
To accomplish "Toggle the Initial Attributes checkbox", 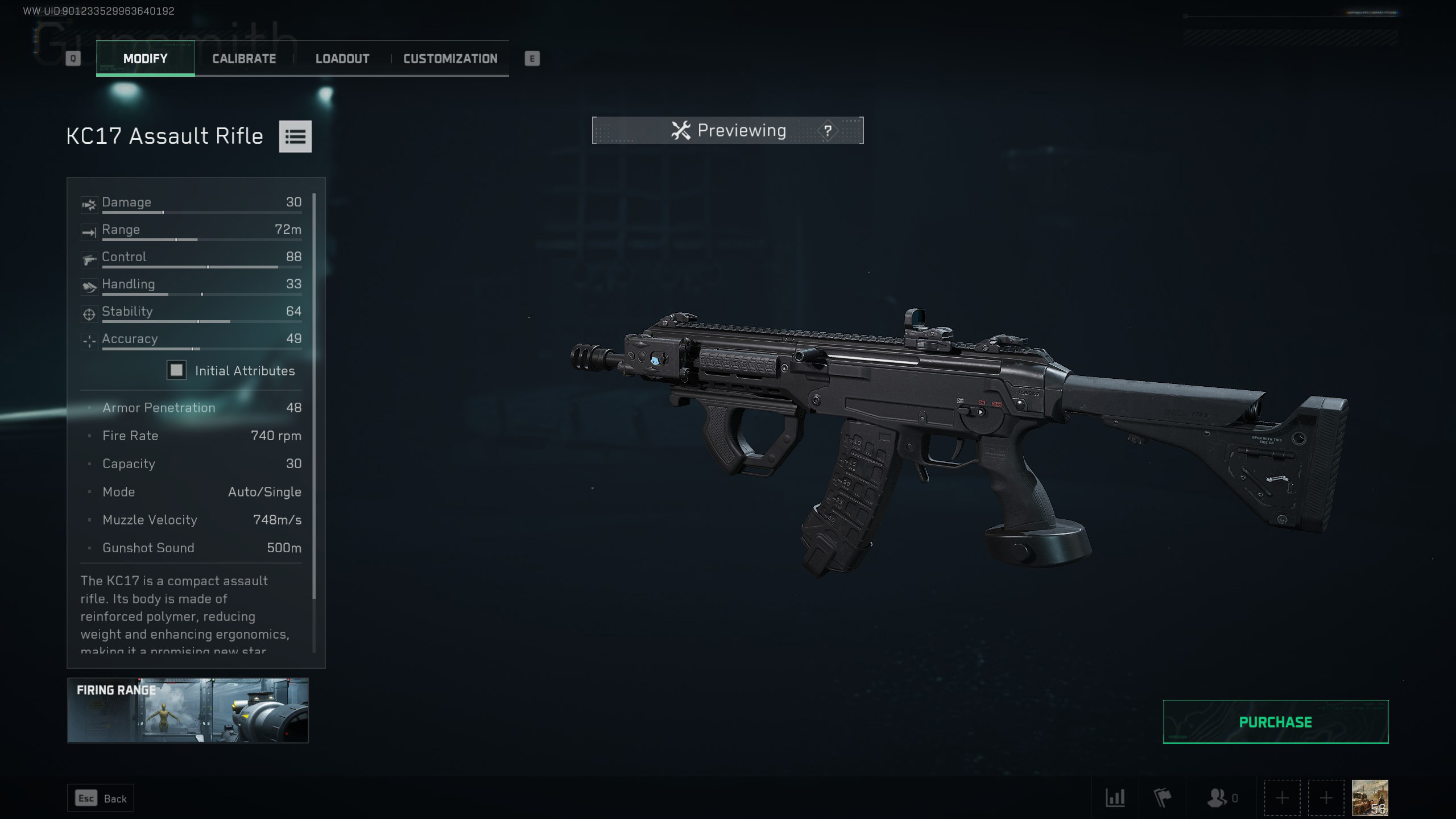I will pyautogui.click(x=176, y=370).
